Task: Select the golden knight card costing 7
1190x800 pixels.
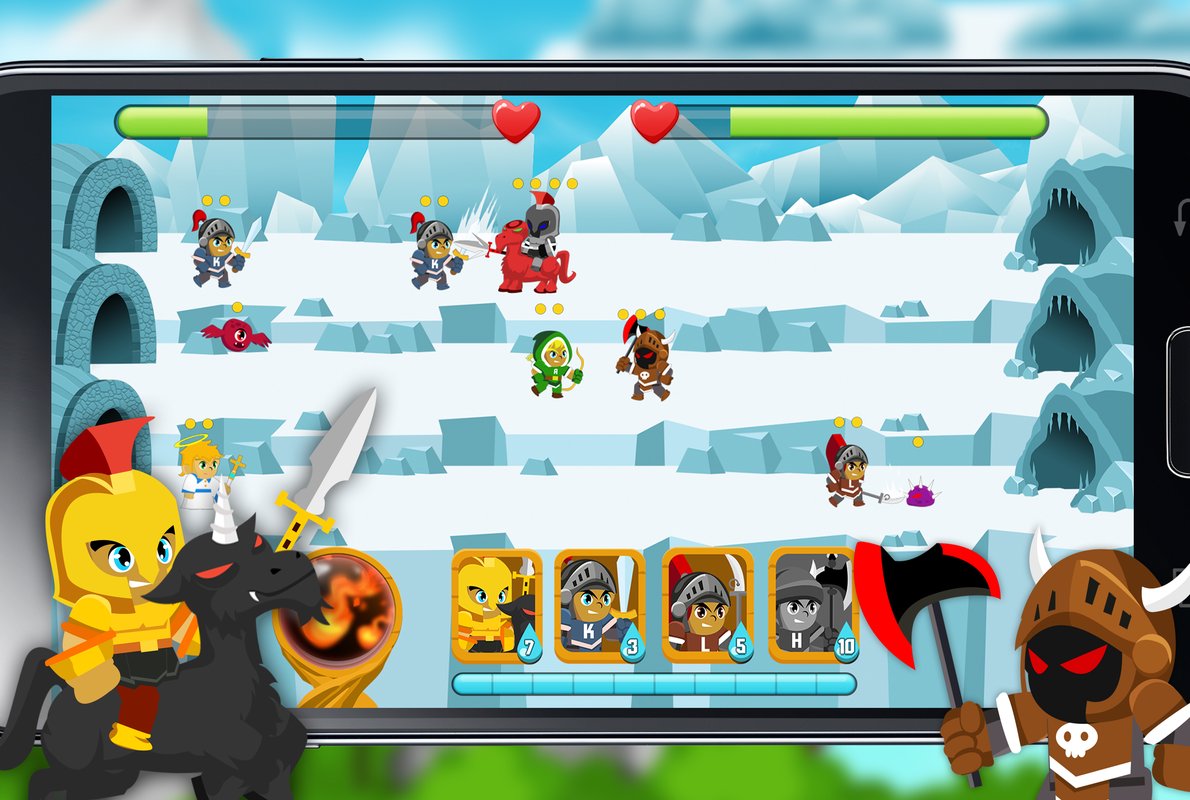Action: [496, 605]
